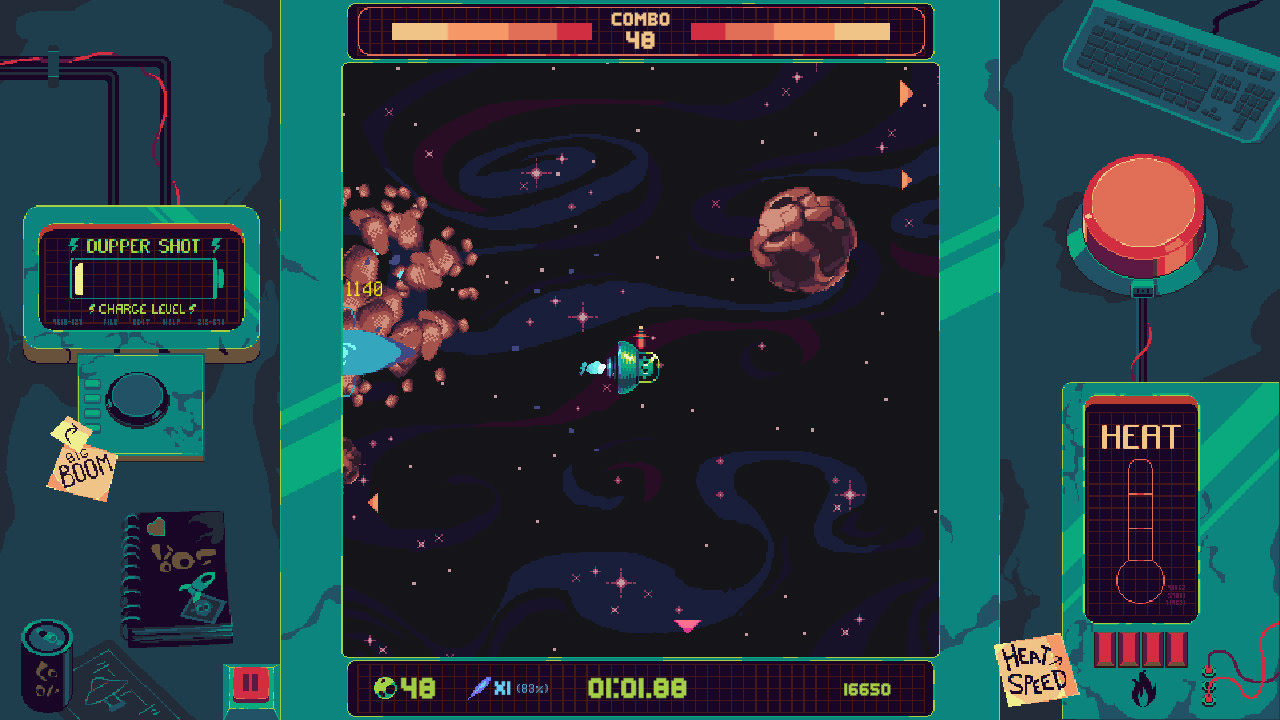The width and height of the screenshot is (1280, 720).
Task: Click the right-edge orange arrow indicator
Action: 905,95
